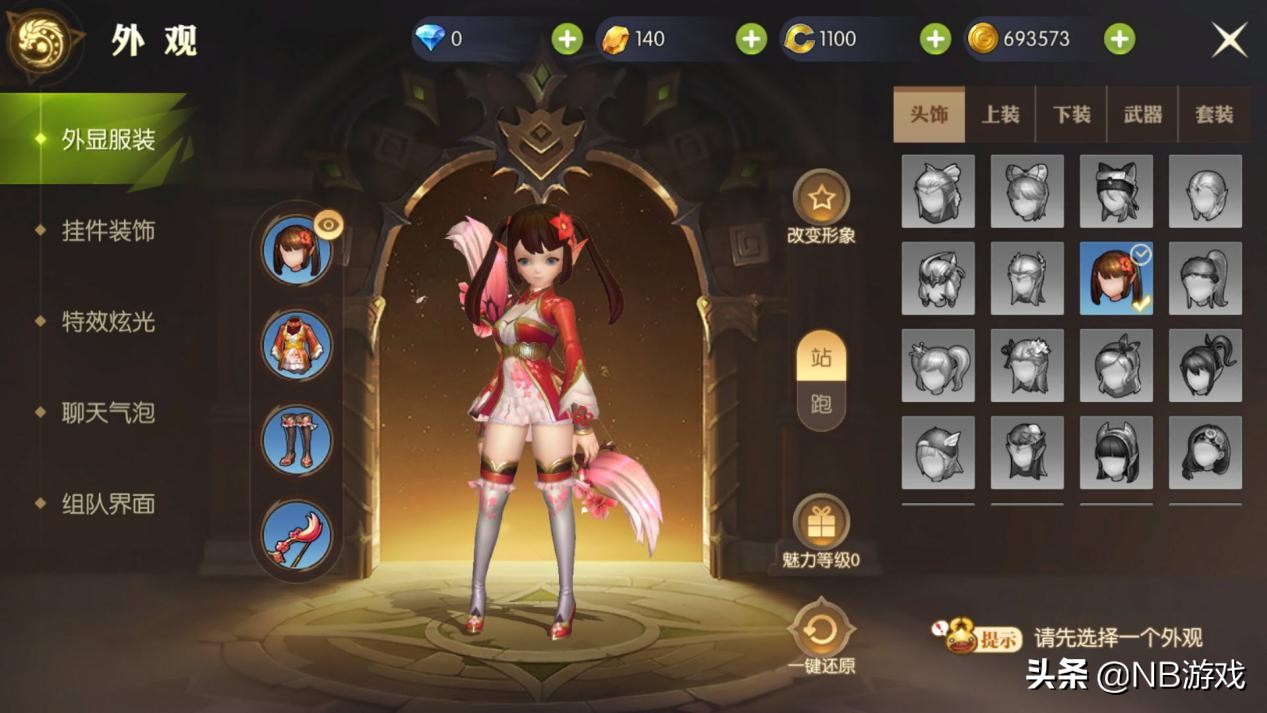Switch pose to 跑 (run)
The height and width of the screenshot is (713, 1267).
click(821, 405)
